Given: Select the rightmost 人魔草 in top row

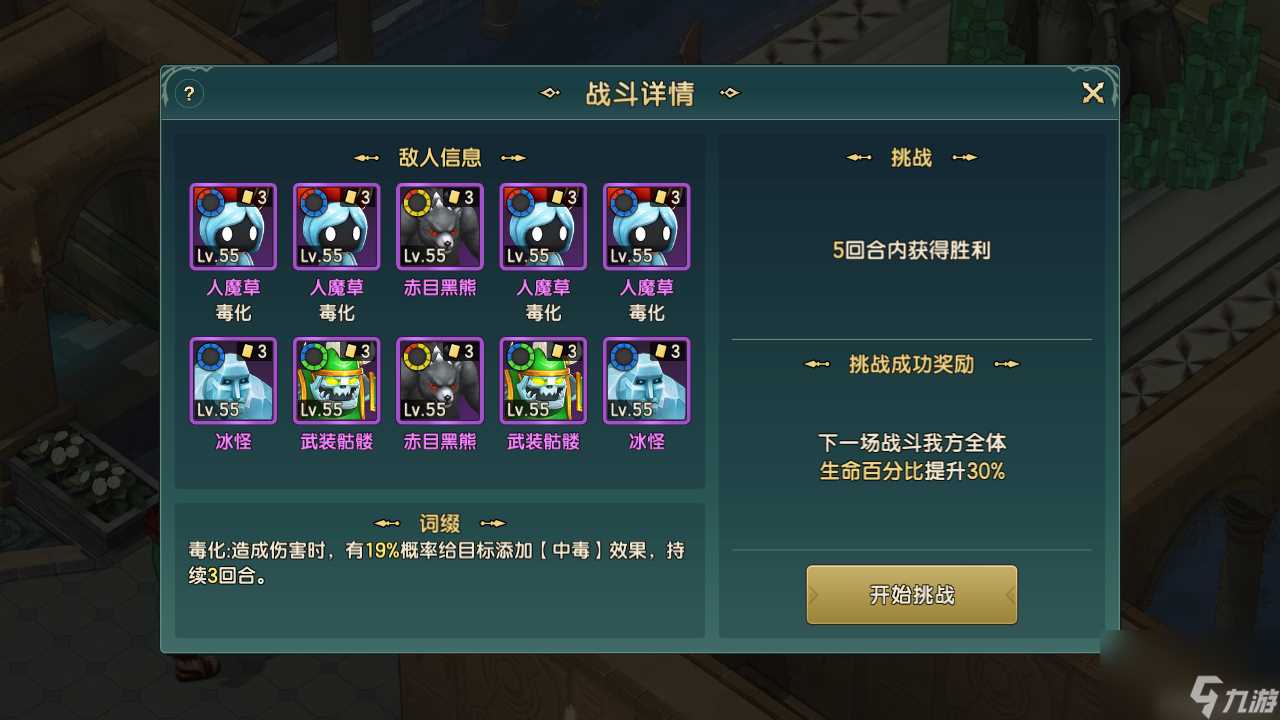Looking at the screenshot, I should 647,226.
